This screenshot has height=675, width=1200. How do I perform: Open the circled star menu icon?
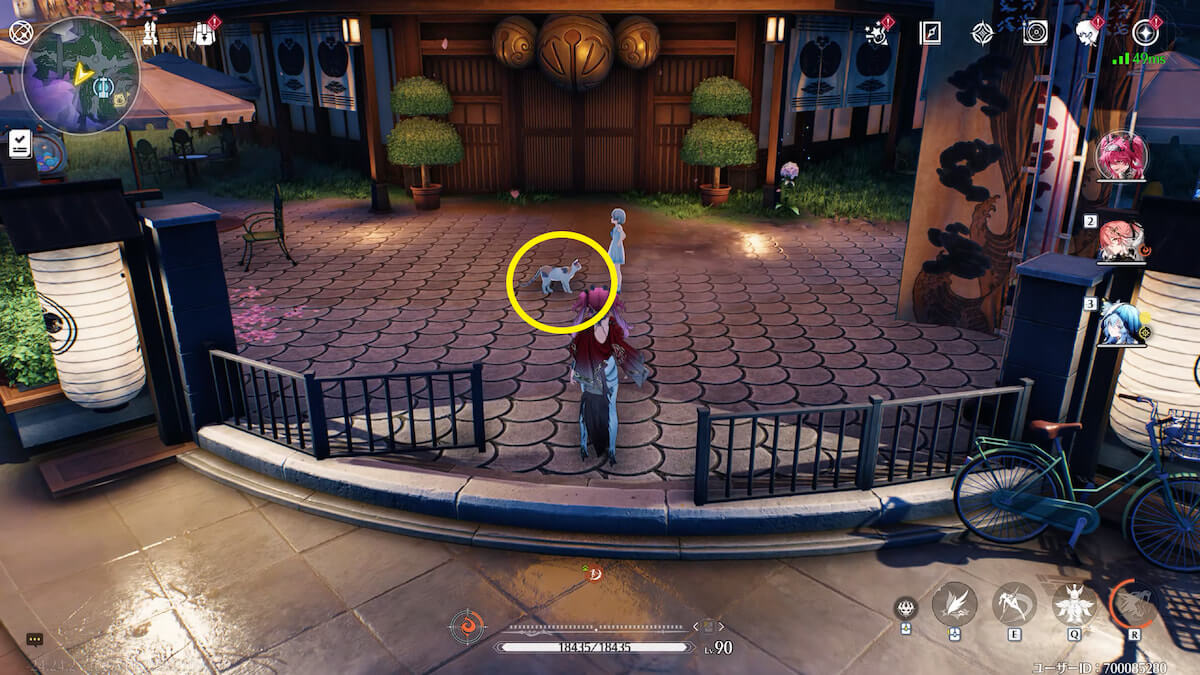tap(1145, 33)
